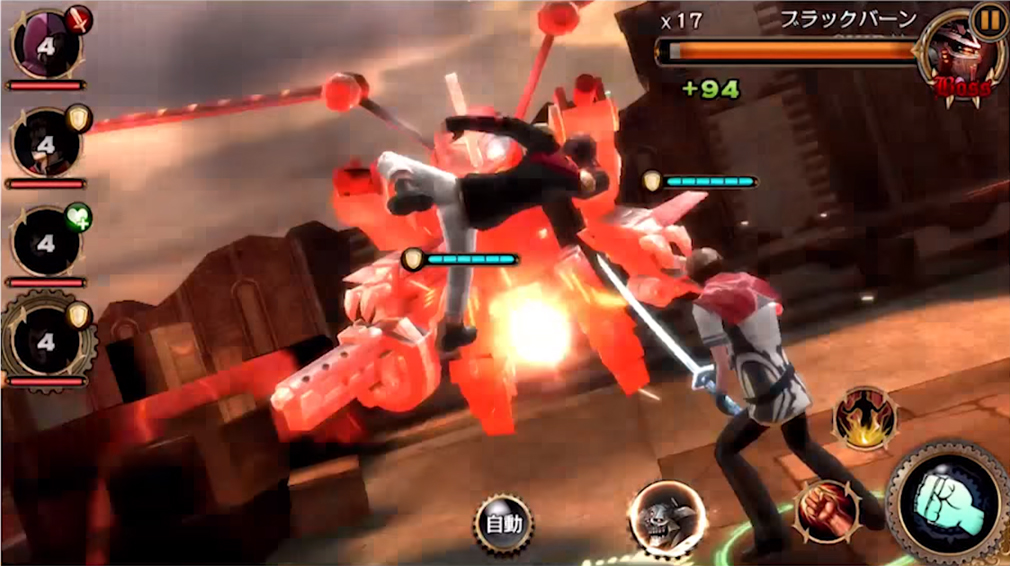Image resolution: width=1010 pixels, height=566 pixels.
Task: Pause the battle
Action: pos(990,20)
